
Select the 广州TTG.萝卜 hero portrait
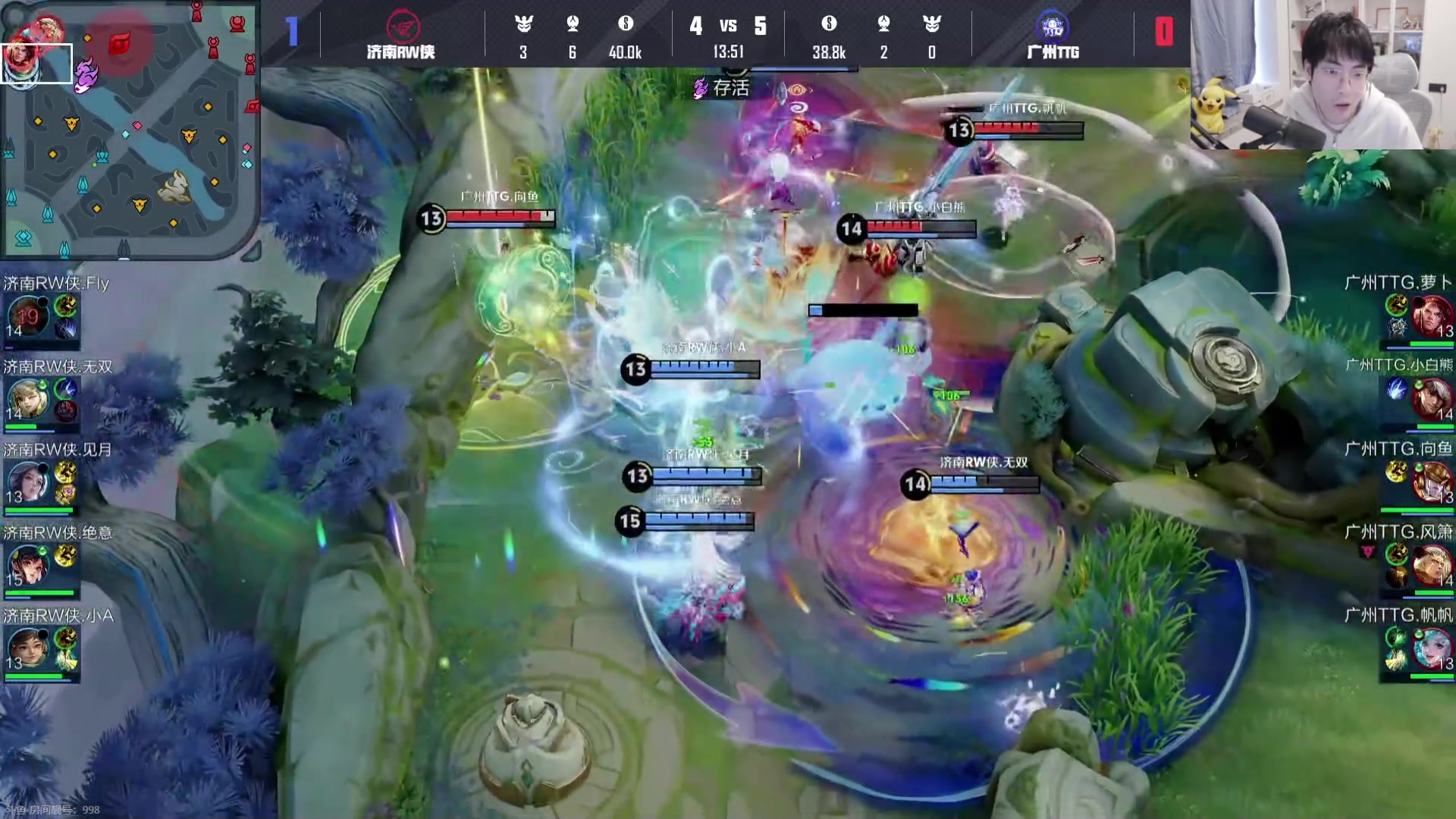[1432, 315]
